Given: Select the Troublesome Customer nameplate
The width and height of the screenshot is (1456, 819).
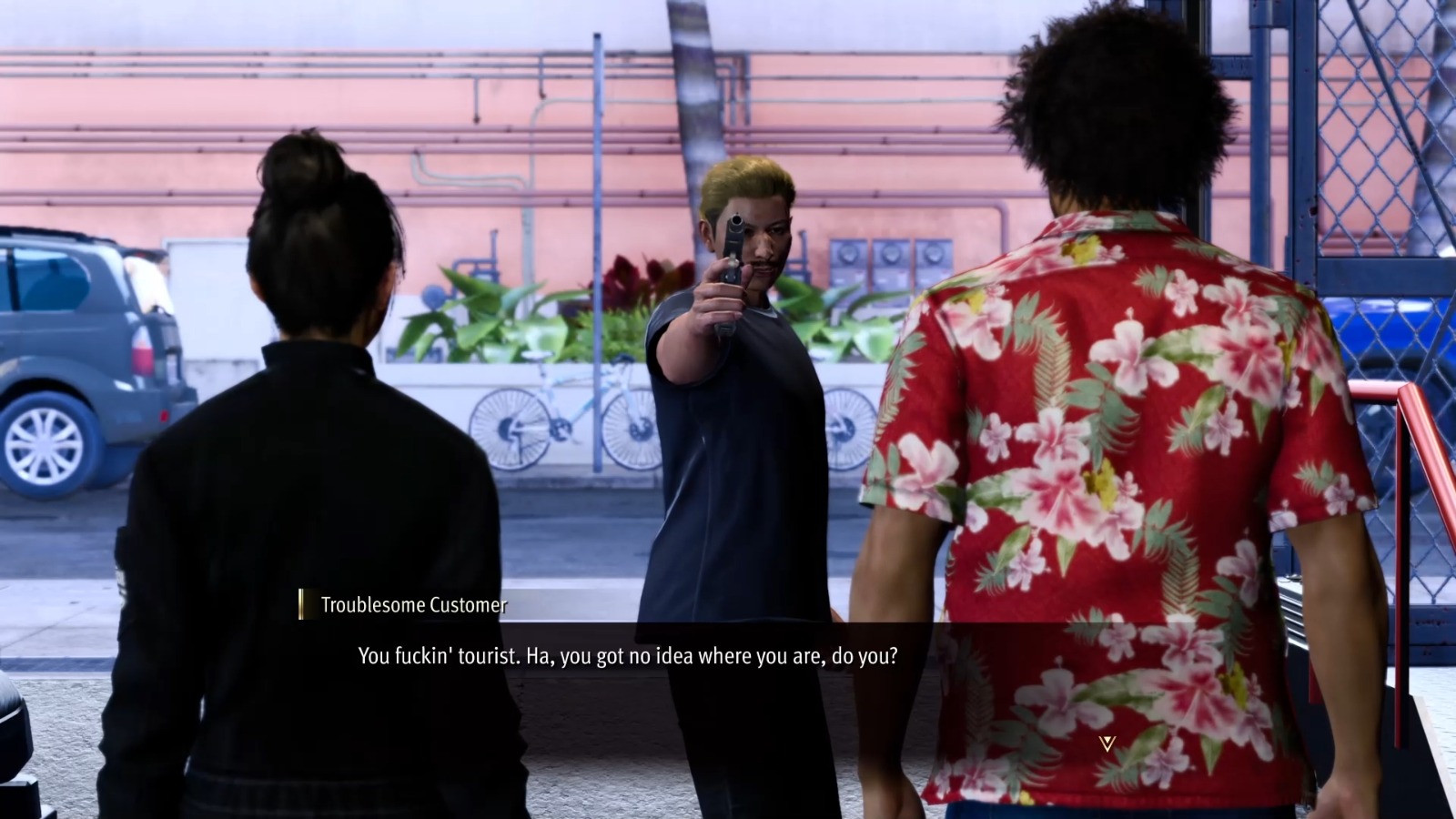Looking at the screenshot, I should pos(412,603).
